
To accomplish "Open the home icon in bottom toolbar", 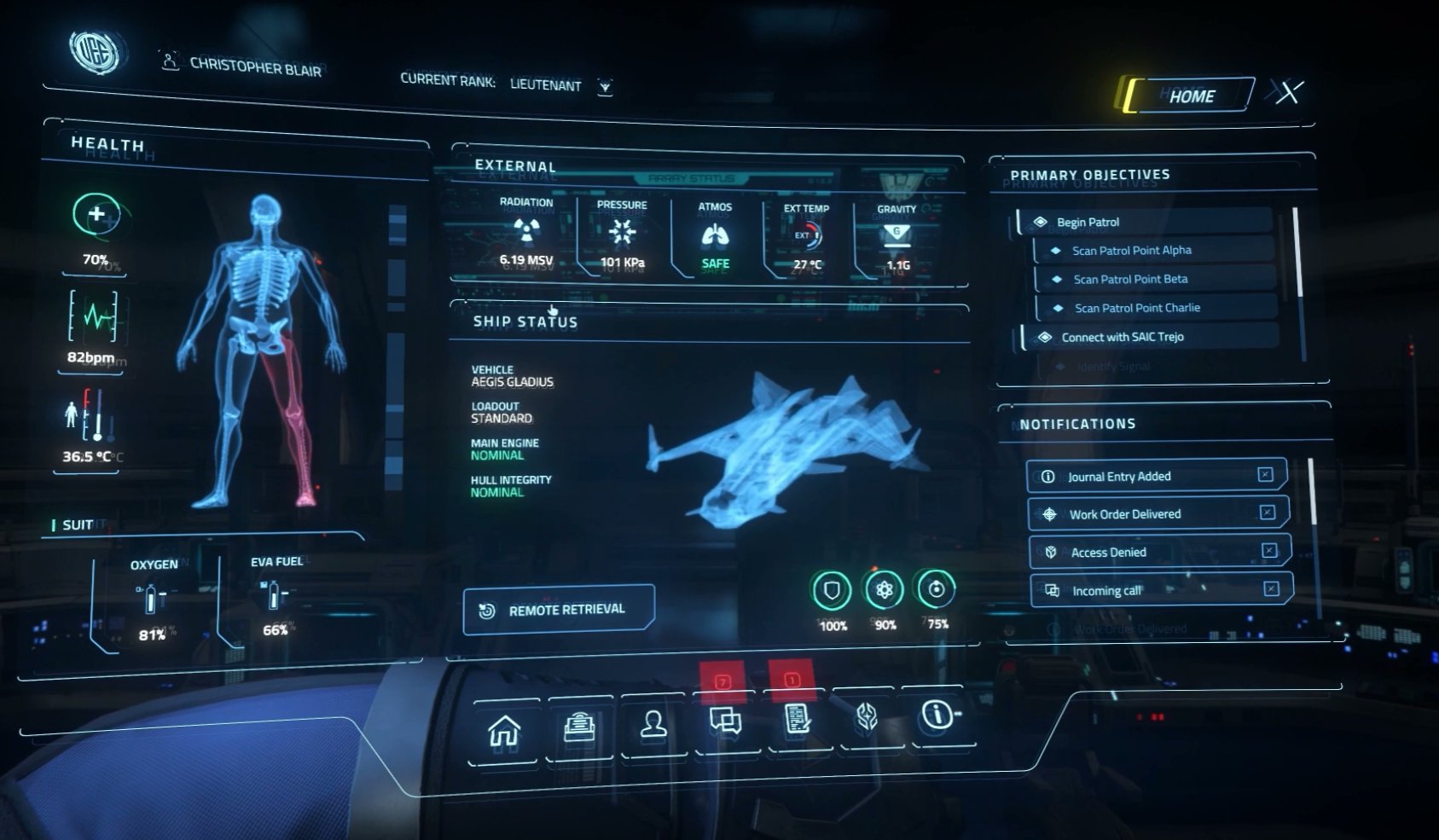I will 504,731.
